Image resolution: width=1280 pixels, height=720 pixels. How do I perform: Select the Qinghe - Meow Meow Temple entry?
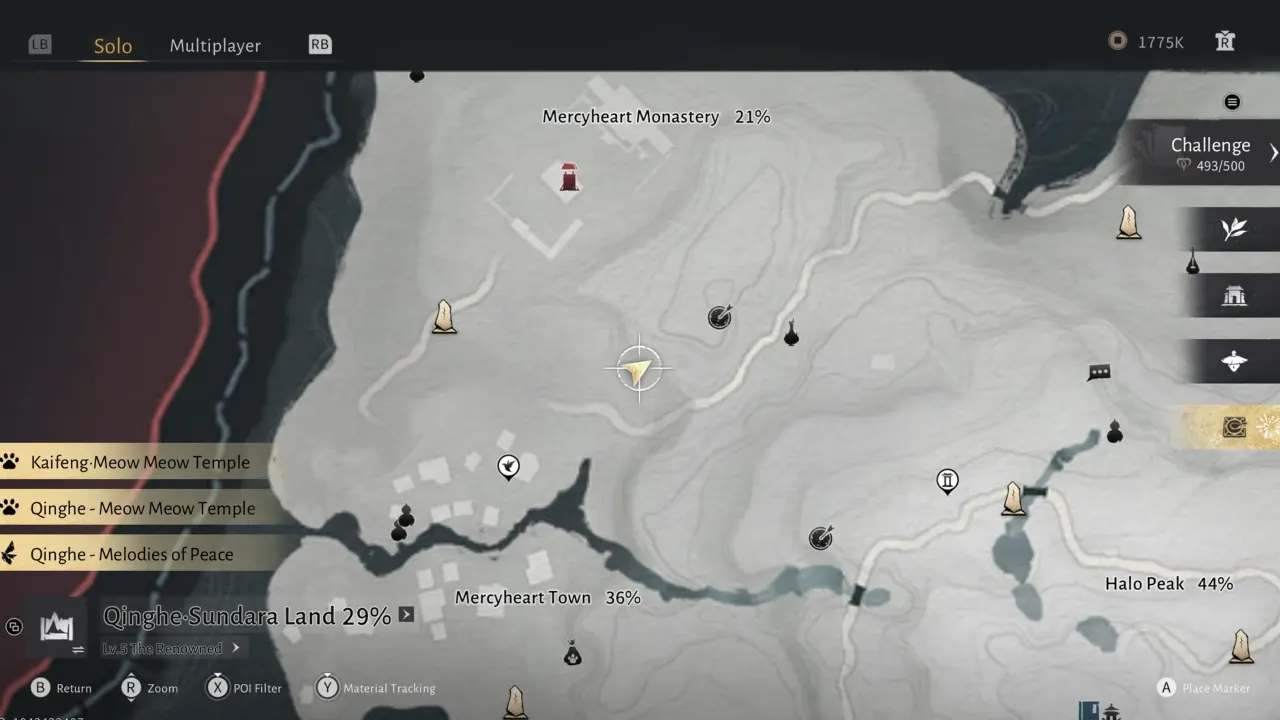pos(142,508)
